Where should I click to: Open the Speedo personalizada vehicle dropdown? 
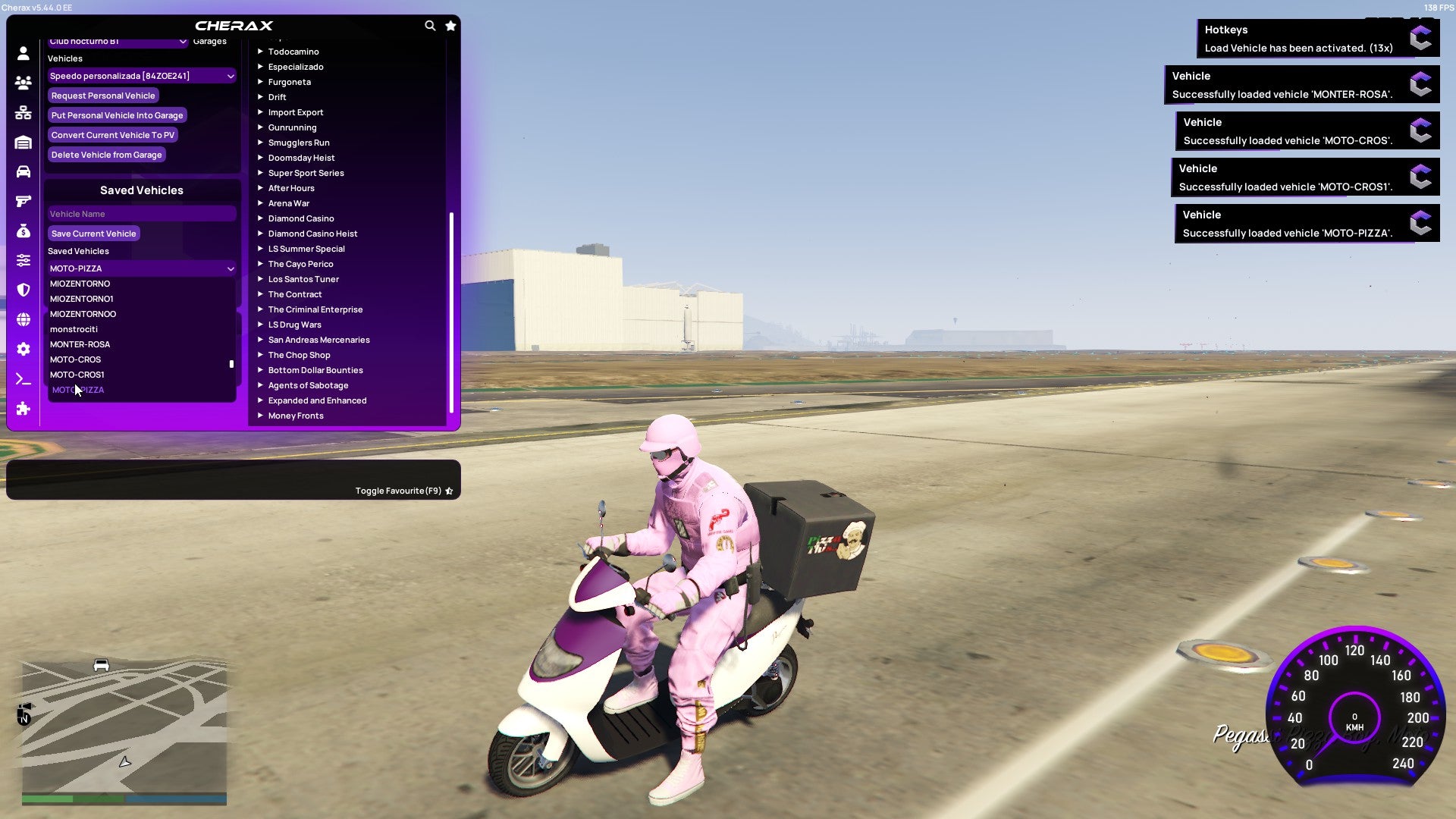(x=141, y=76)
